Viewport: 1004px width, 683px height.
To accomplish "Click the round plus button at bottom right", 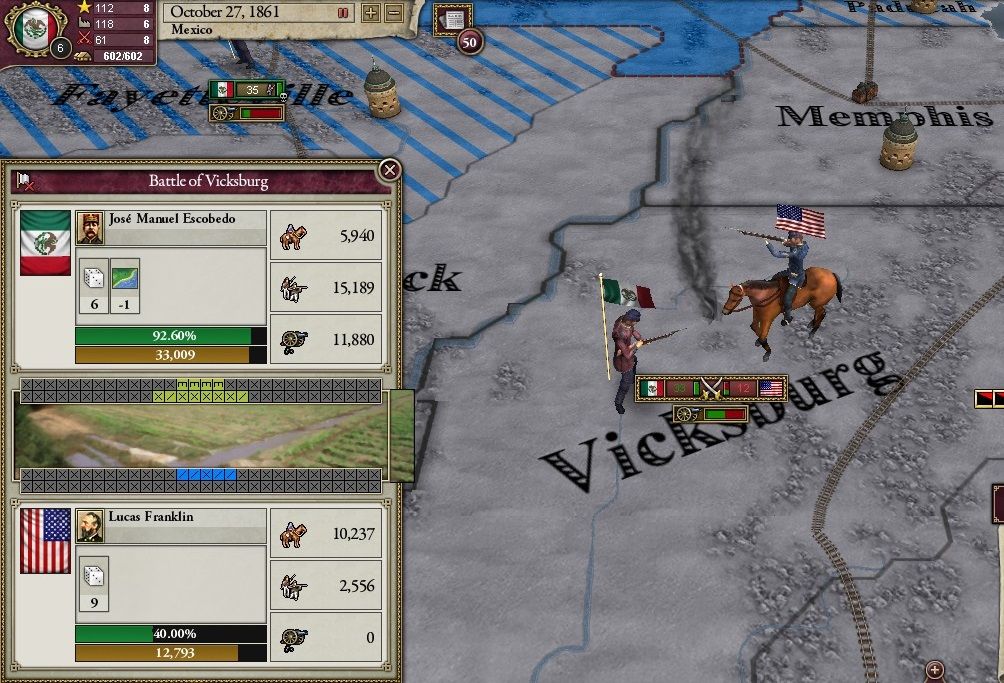I will point(935,669).
